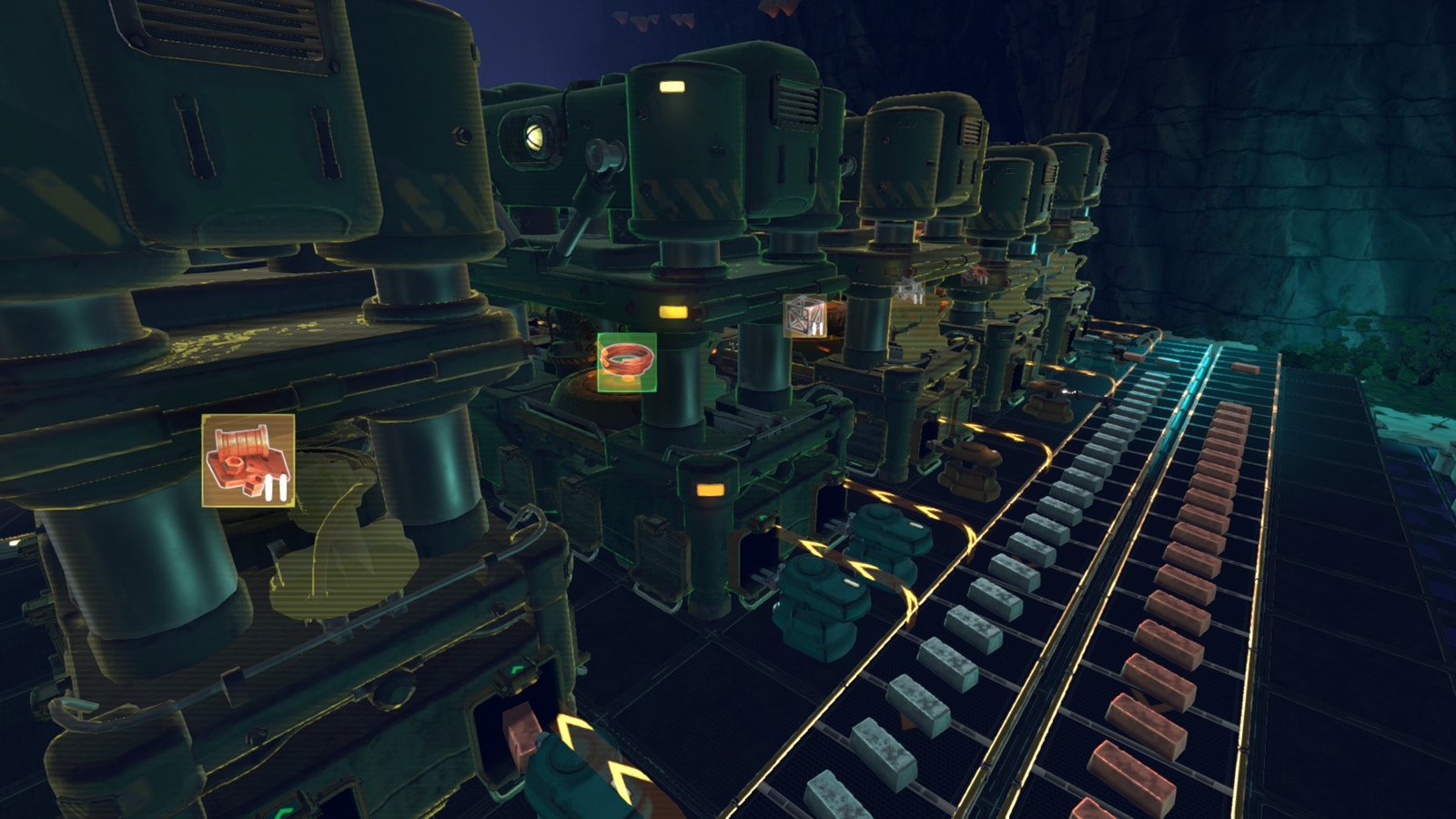Click the green copper wire coil icon

pos(627,362)
